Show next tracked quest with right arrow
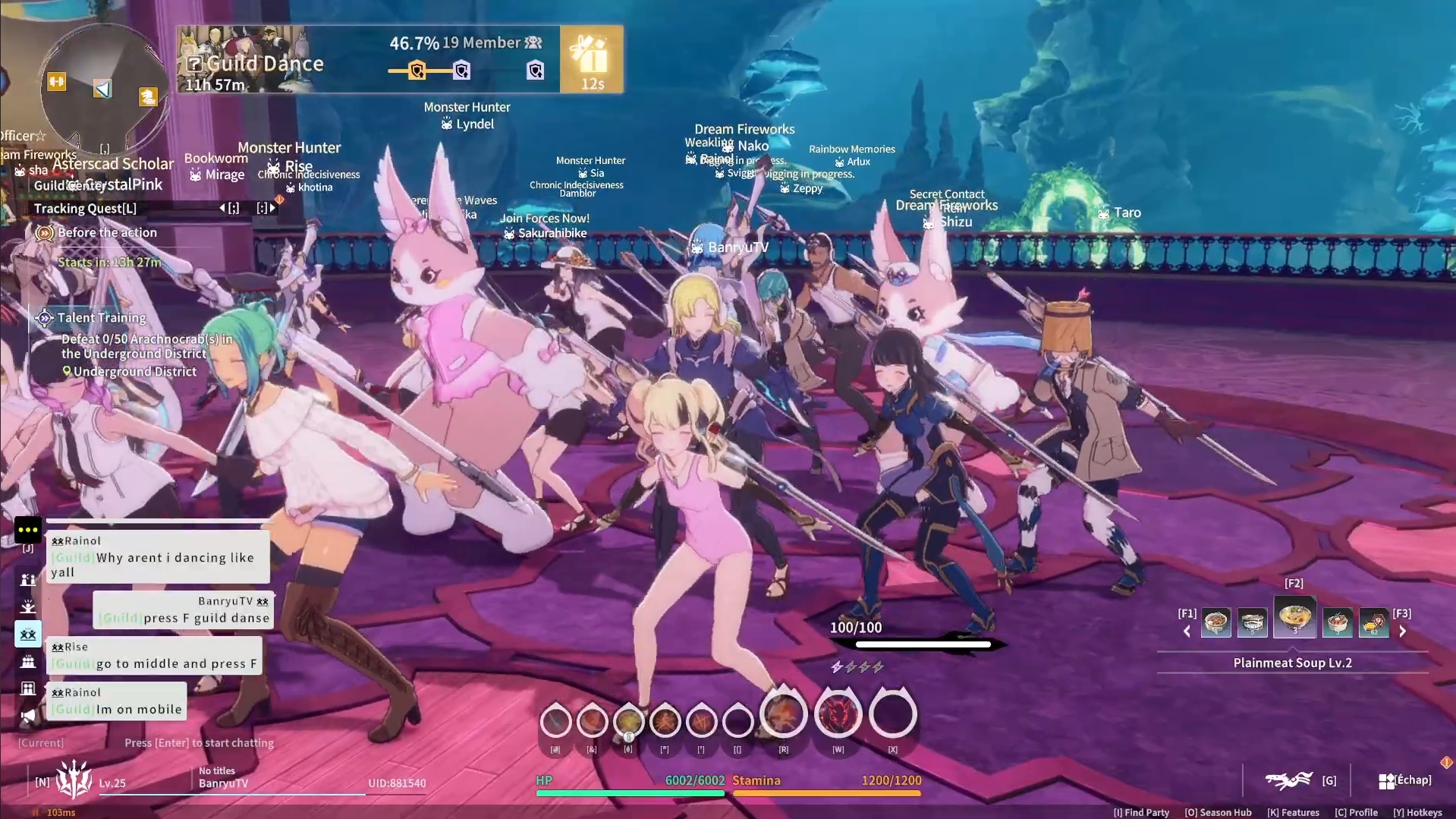The width and height of the screenshot is (1456, 819). (x=272, y=208)
